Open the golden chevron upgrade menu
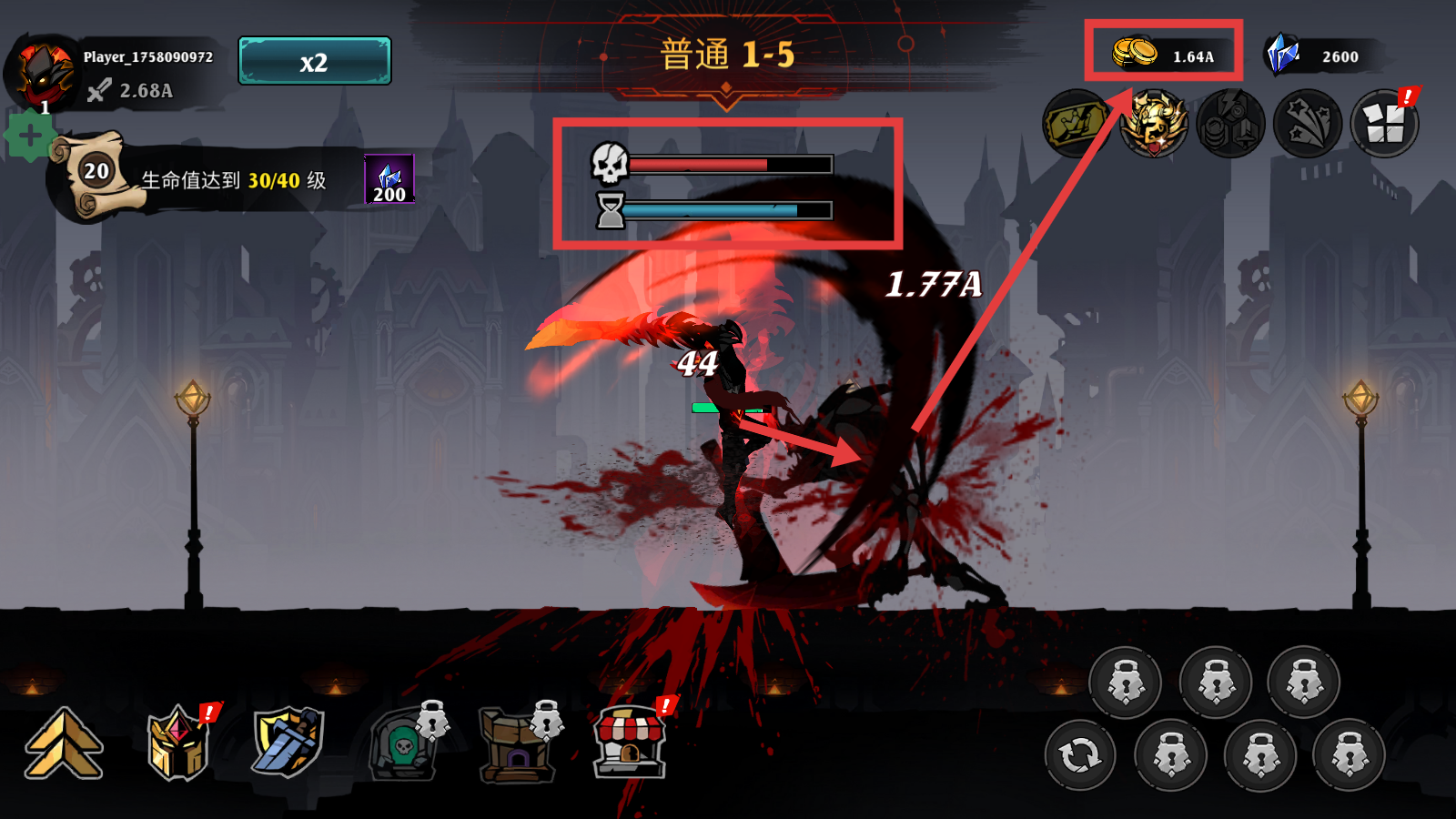 (x=64, y=743)
